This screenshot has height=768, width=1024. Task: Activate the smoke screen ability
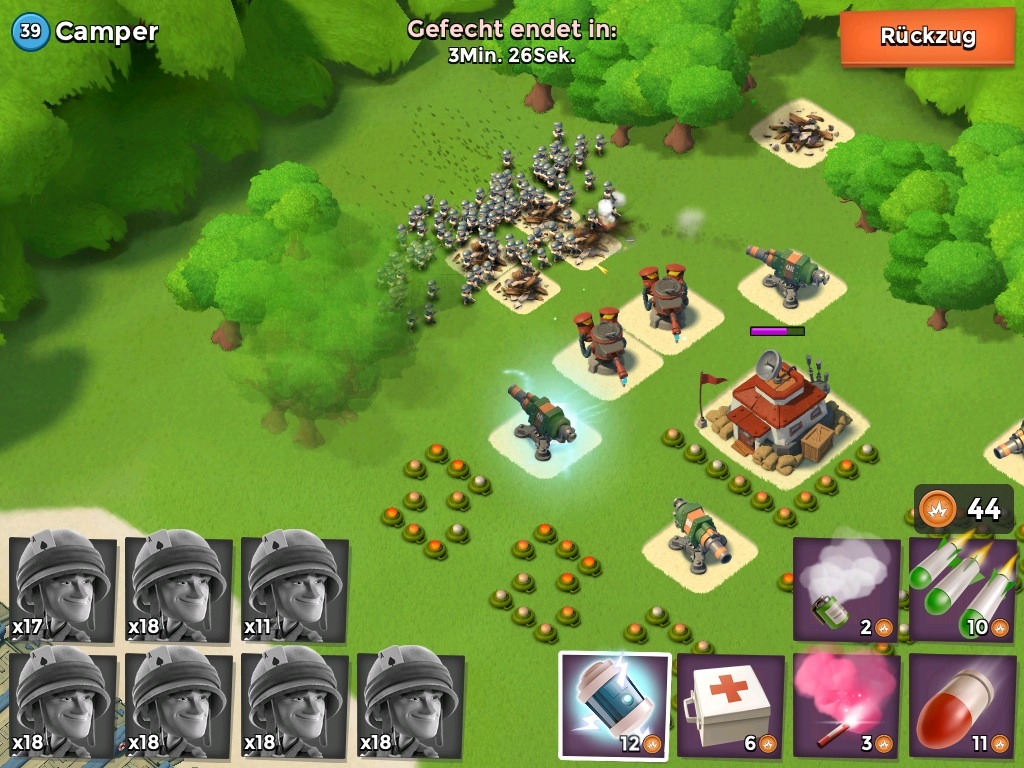[x=846, y=590]
